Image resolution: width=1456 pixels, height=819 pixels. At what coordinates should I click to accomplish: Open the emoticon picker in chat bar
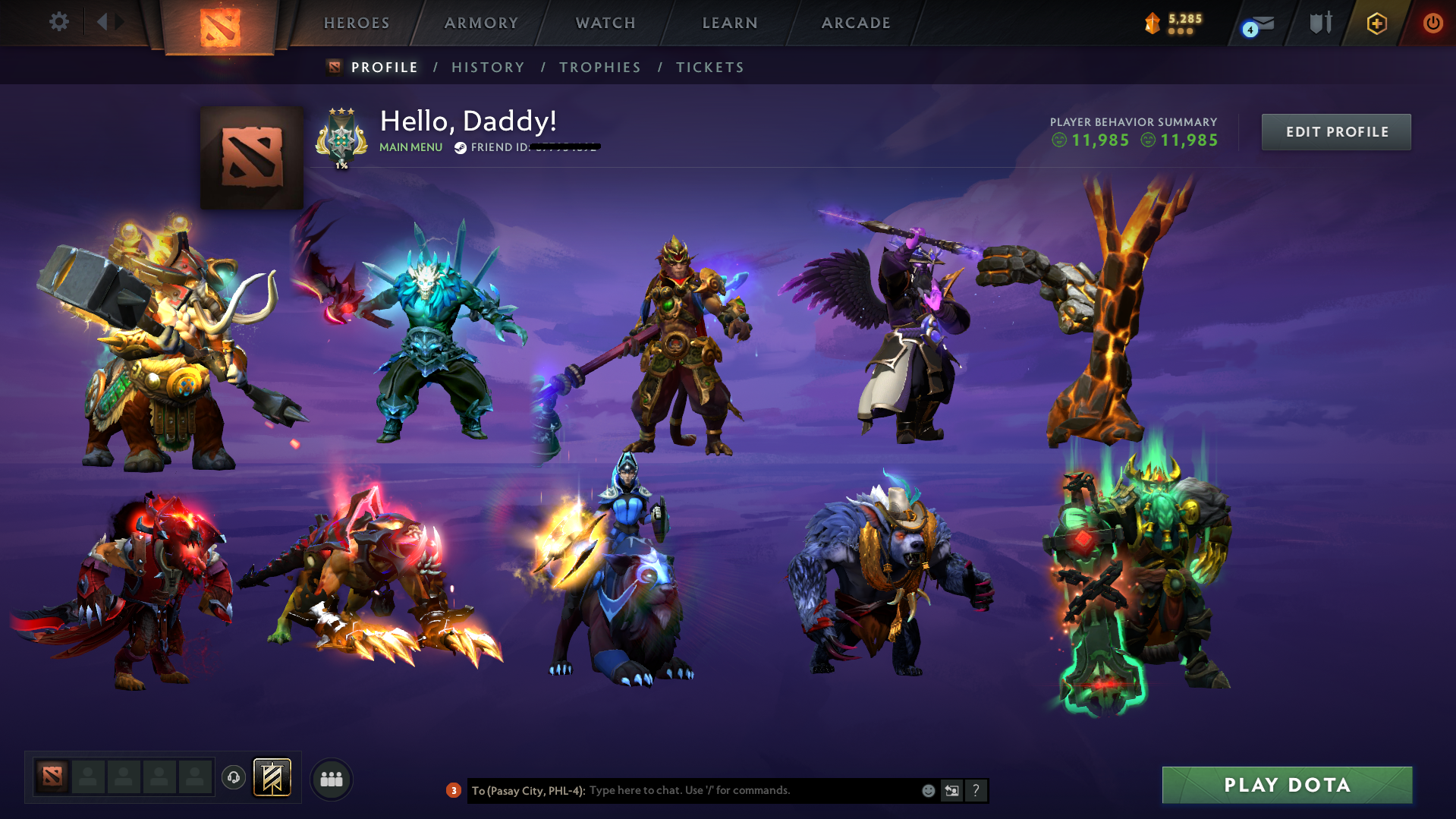pyautogui.click(x=927, y=790)
